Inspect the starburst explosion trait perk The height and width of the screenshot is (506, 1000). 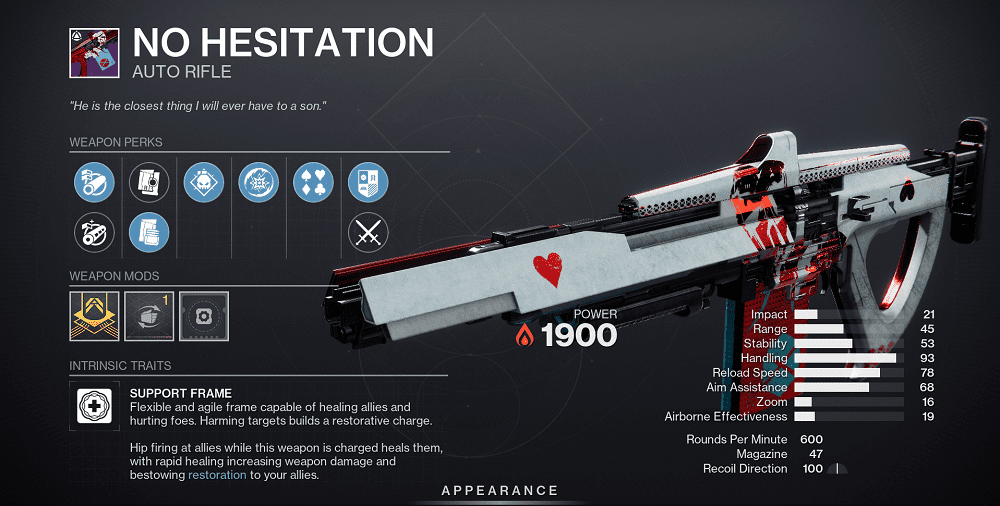click(259, 182)
